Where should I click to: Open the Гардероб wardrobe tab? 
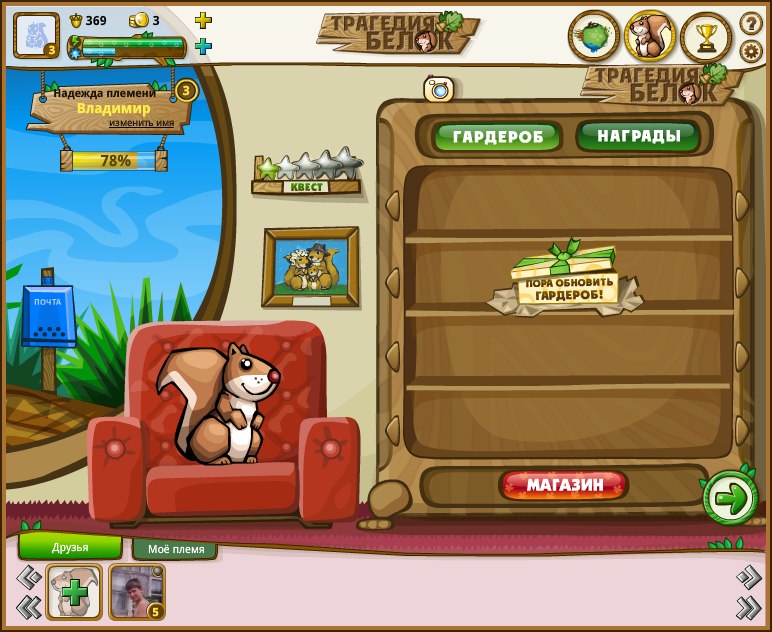(x=497, y=136)
